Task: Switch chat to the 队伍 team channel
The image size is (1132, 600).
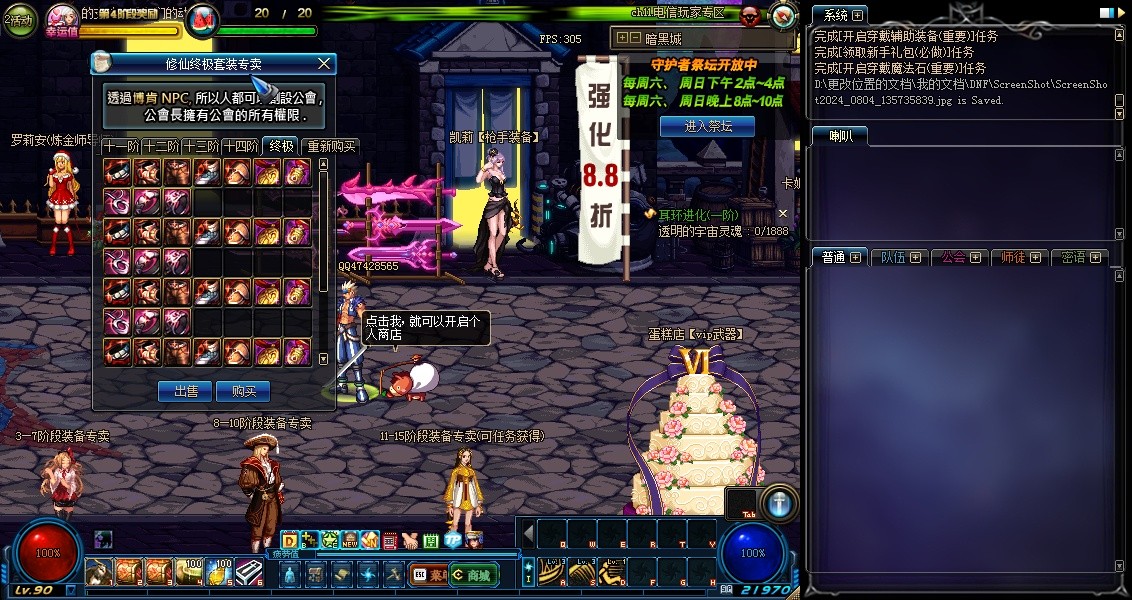Action: pos(899,257)
